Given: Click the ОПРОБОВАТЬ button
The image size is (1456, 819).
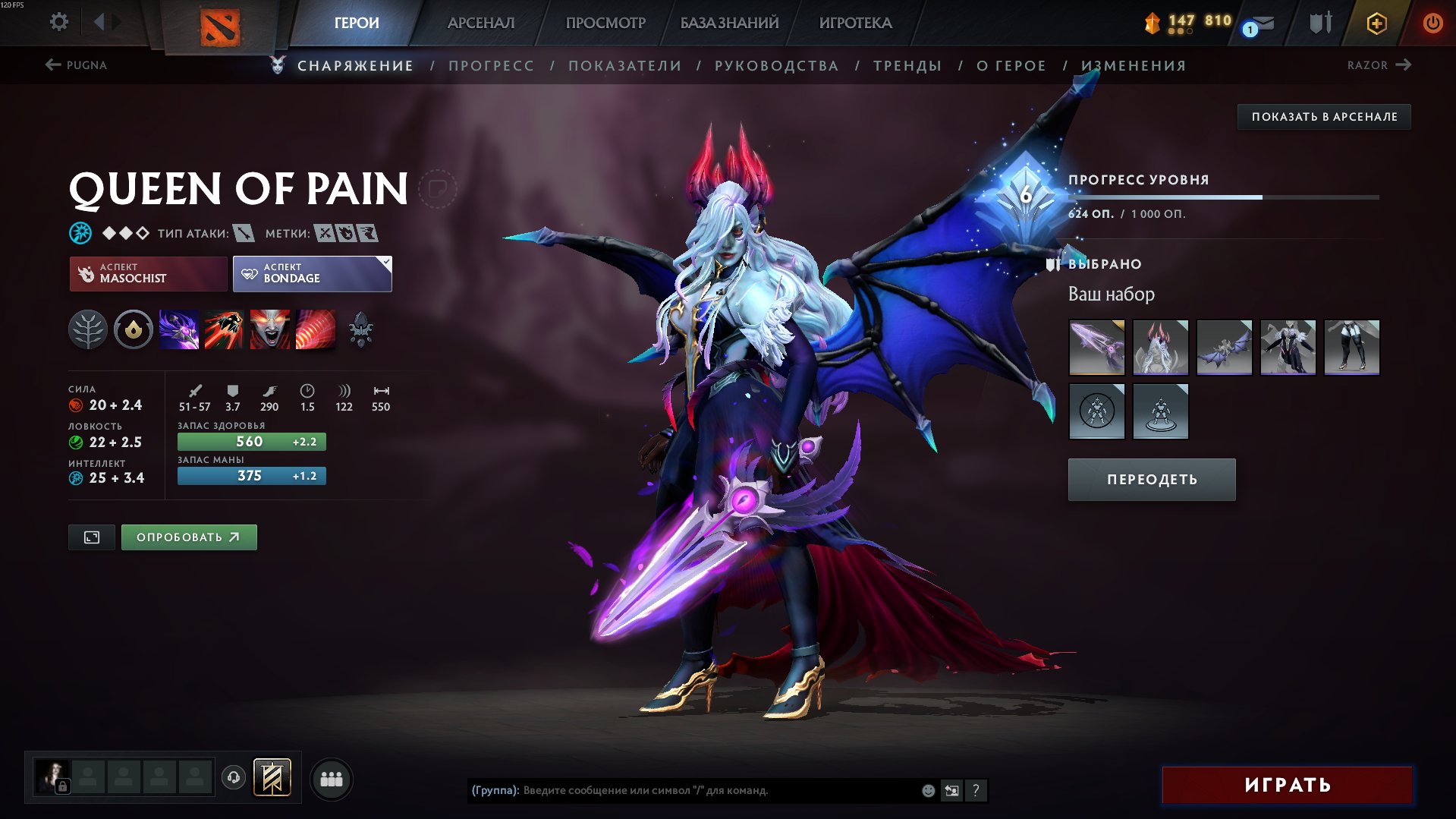Looking at the screenshot, I should coord(188,537).
